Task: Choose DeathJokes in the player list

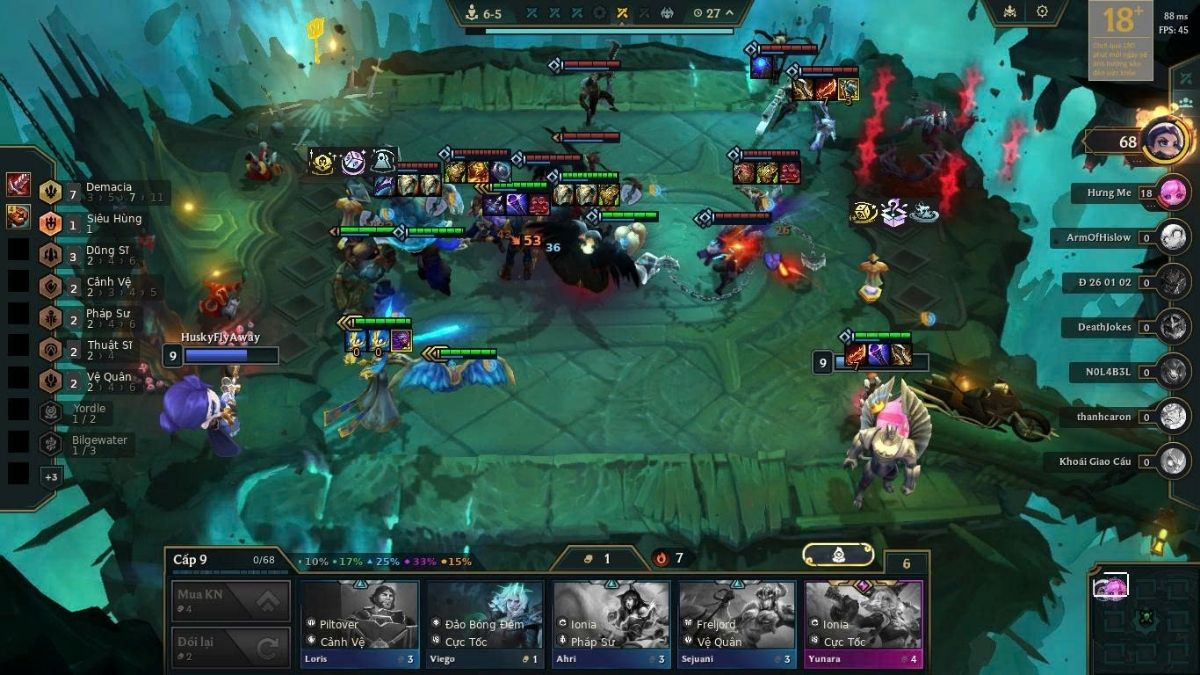Action: 1174,326
